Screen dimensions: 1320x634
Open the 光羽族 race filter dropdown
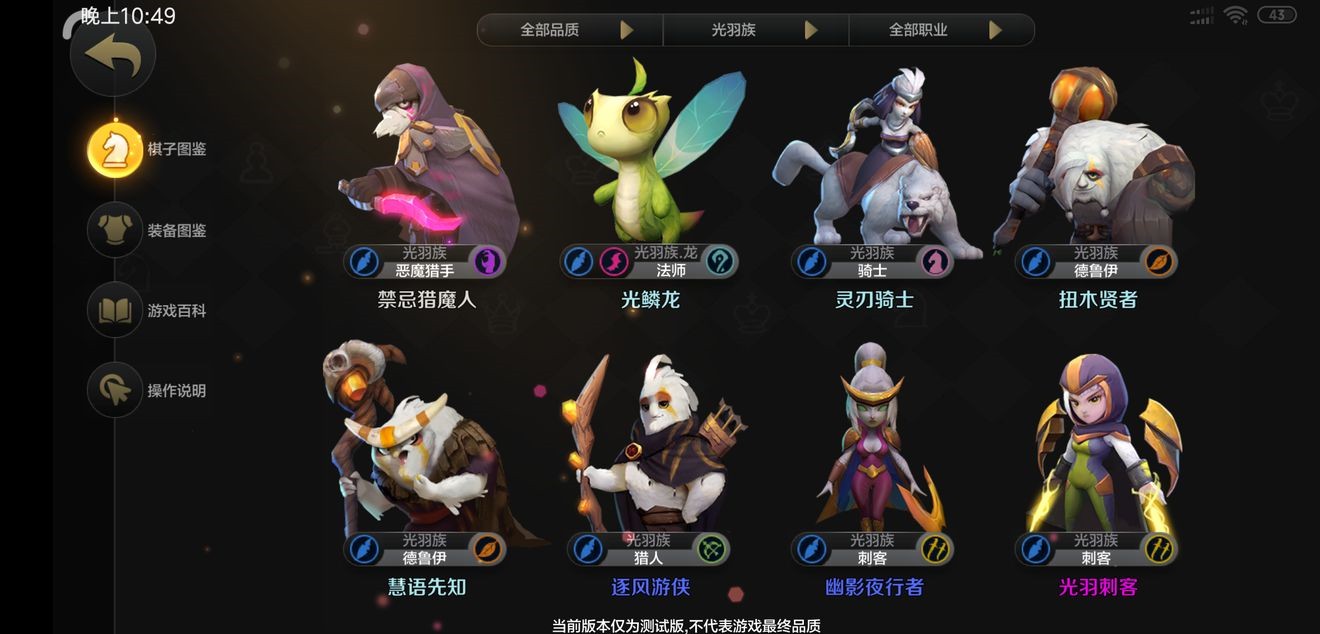[x=756, y=30]
